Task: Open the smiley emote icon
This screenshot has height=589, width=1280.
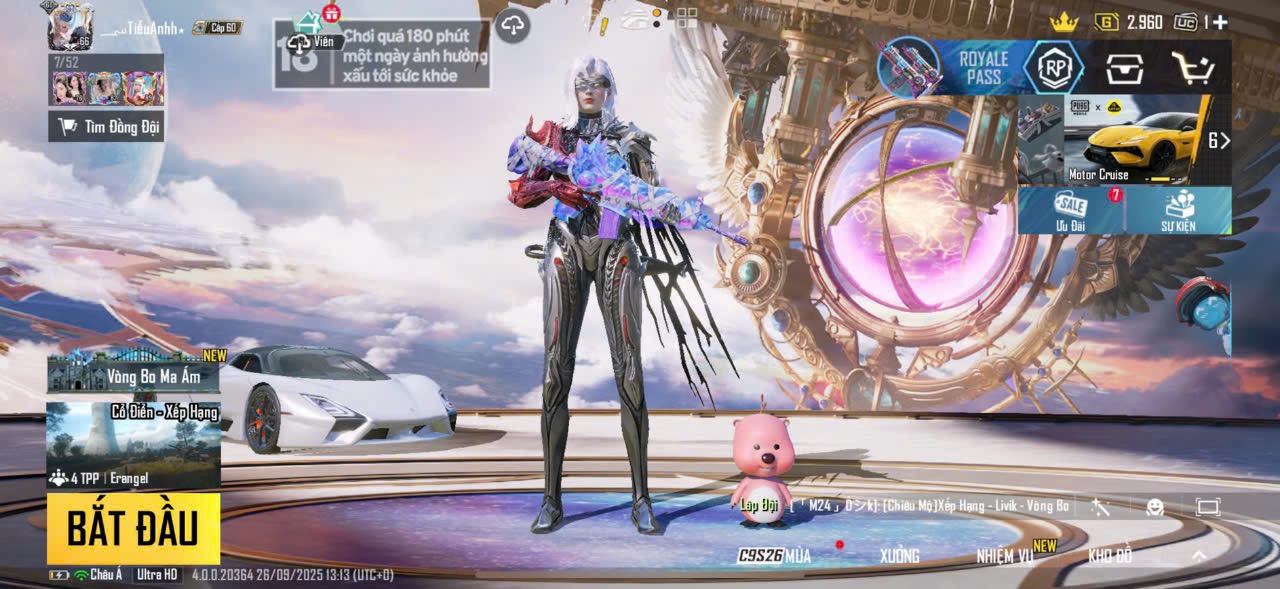Action: click(x=1155, y=507)
